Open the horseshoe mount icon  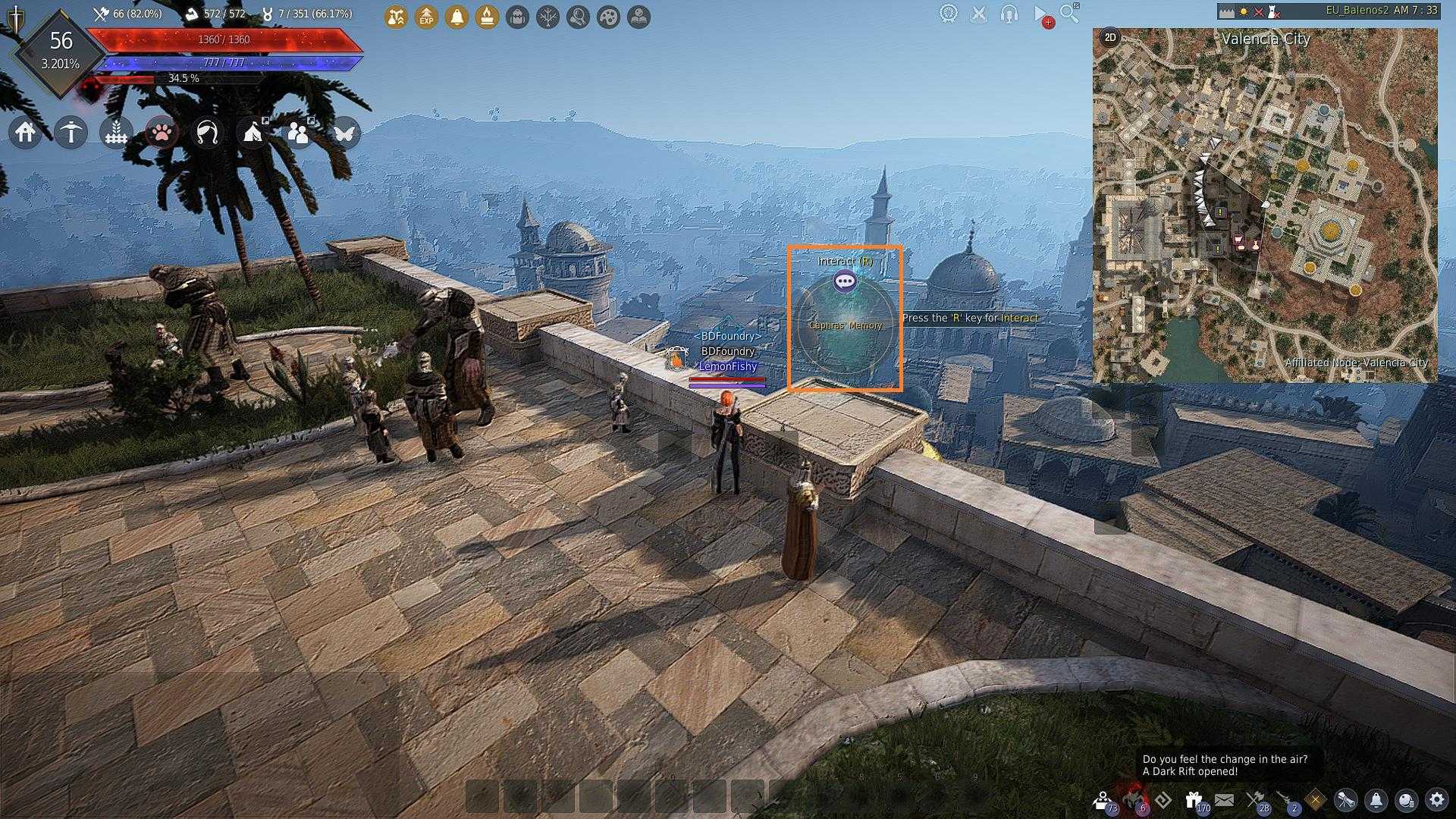[x=207, y=133]
